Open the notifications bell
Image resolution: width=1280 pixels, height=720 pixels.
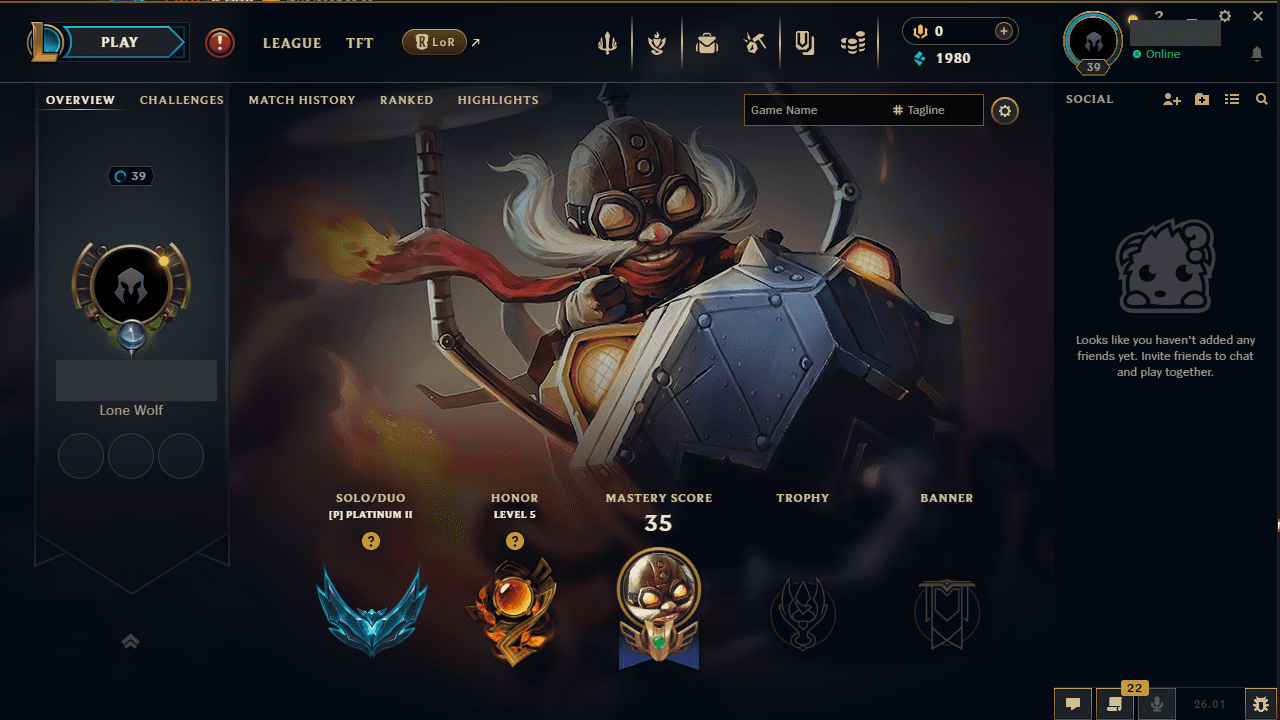[x=1258, y=52]
